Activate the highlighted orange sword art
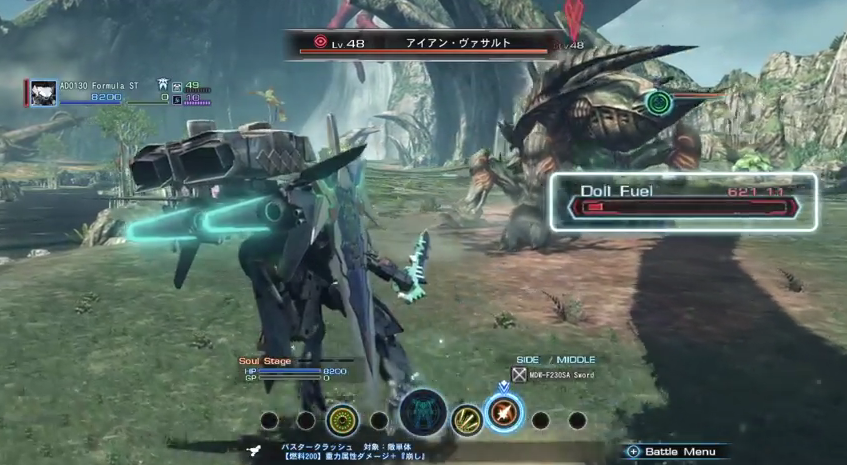Image resolution: width=847 pixels, height=465 pixels. click(x=503, y=412)
